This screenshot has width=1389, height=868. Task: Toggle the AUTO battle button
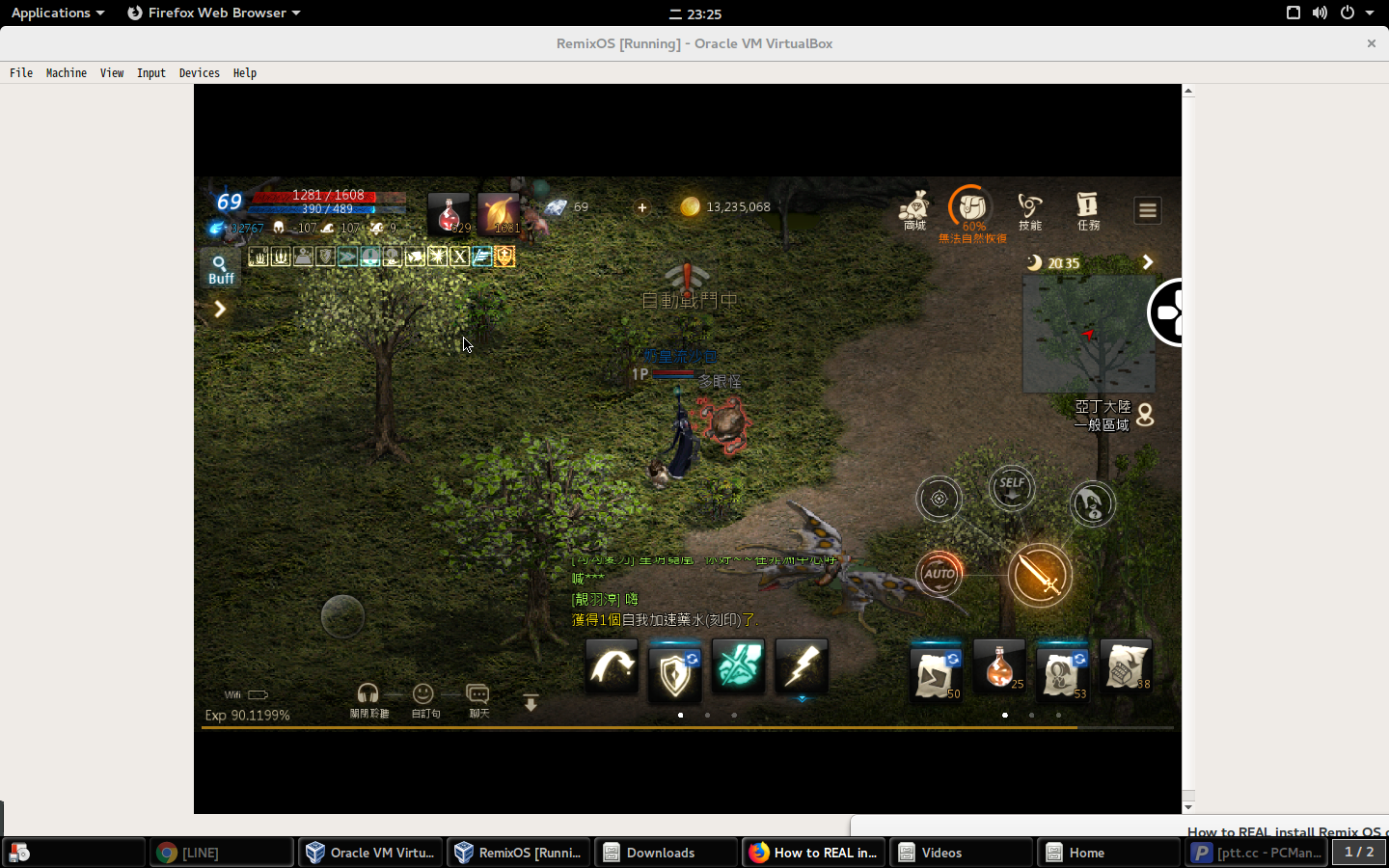[x=940, y=575]
